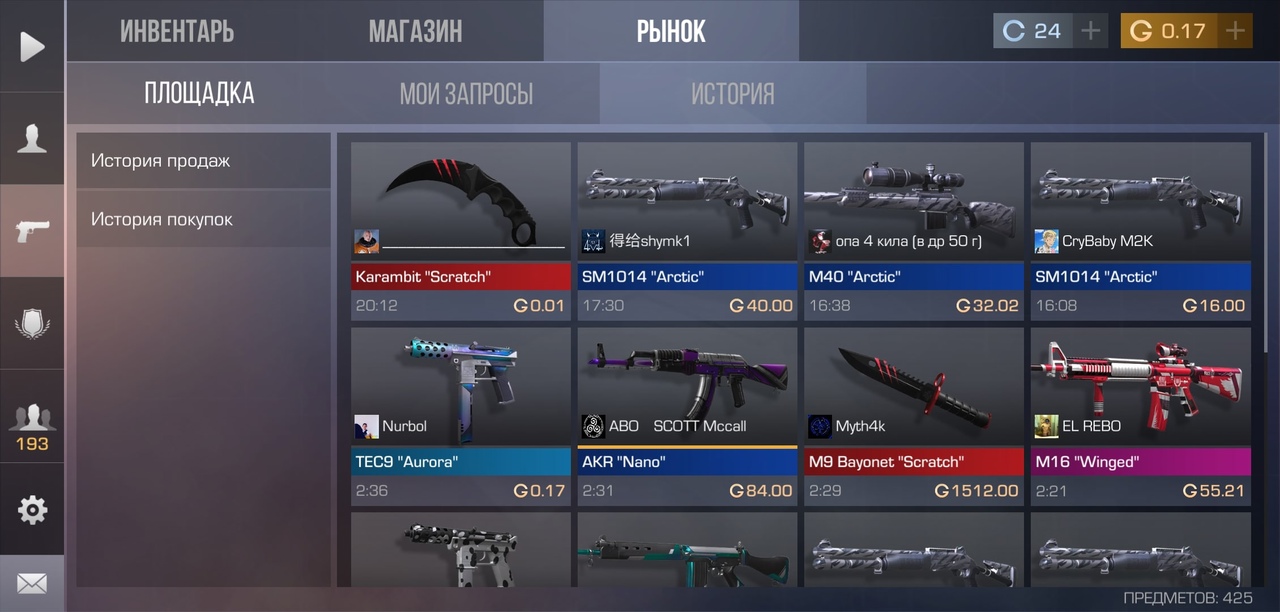Select the История sub-tab
The width and height of the screenshot is (1280, 612).
tap(733, 94)
